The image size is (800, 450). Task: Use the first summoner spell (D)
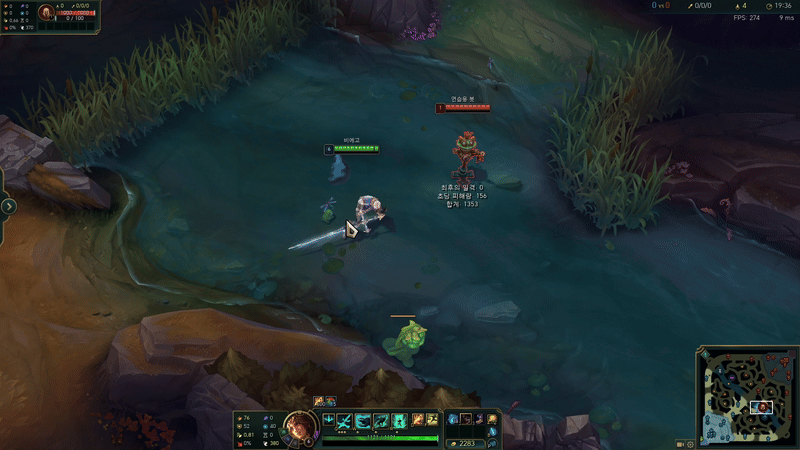point(417,420)
